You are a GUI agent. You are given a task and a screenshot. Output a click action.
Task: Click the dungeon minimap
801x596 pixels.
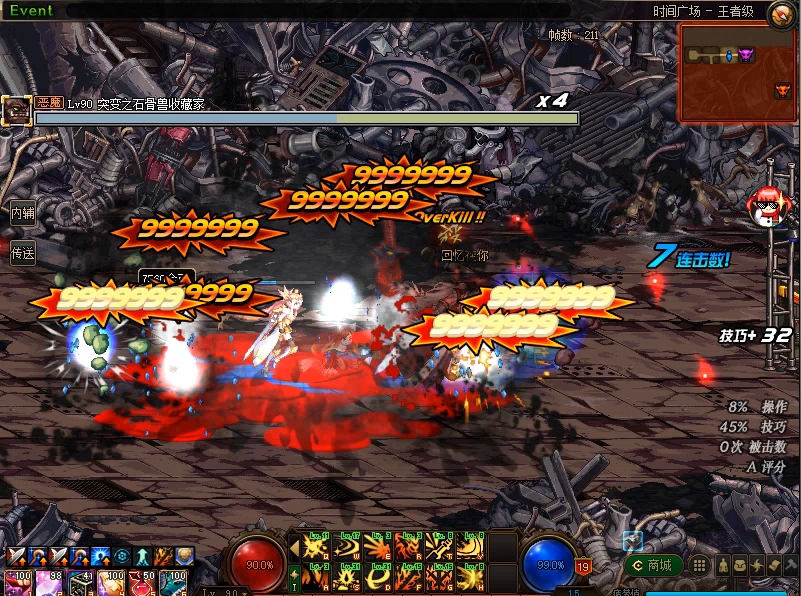click(738, 73)
